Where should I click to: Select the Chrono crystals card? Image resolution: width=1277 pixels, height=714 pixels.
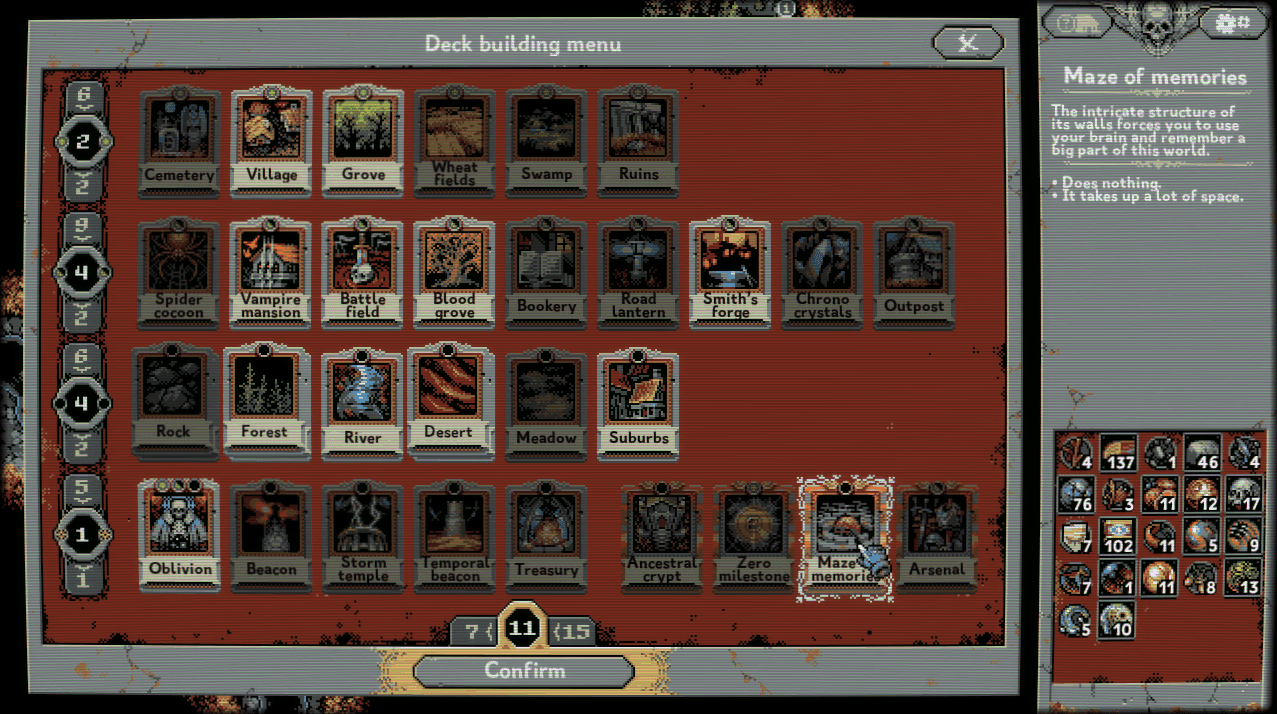(822, 272)
